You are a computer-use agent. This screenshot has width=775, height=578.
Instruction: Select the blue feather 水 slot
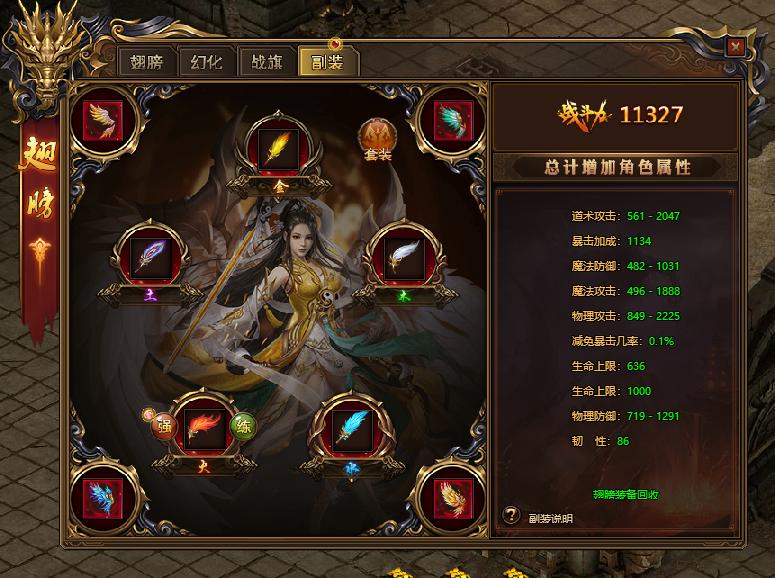point(351,427)
